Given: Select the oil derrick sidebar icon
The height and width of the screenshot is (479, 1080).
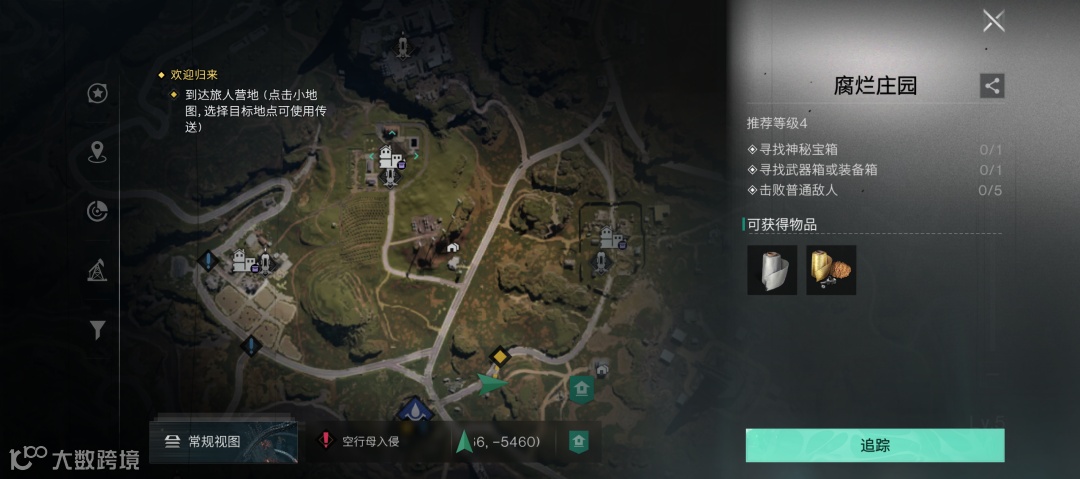Looking at the screenshot, I should pyautogui.click(x=97, y=270).
